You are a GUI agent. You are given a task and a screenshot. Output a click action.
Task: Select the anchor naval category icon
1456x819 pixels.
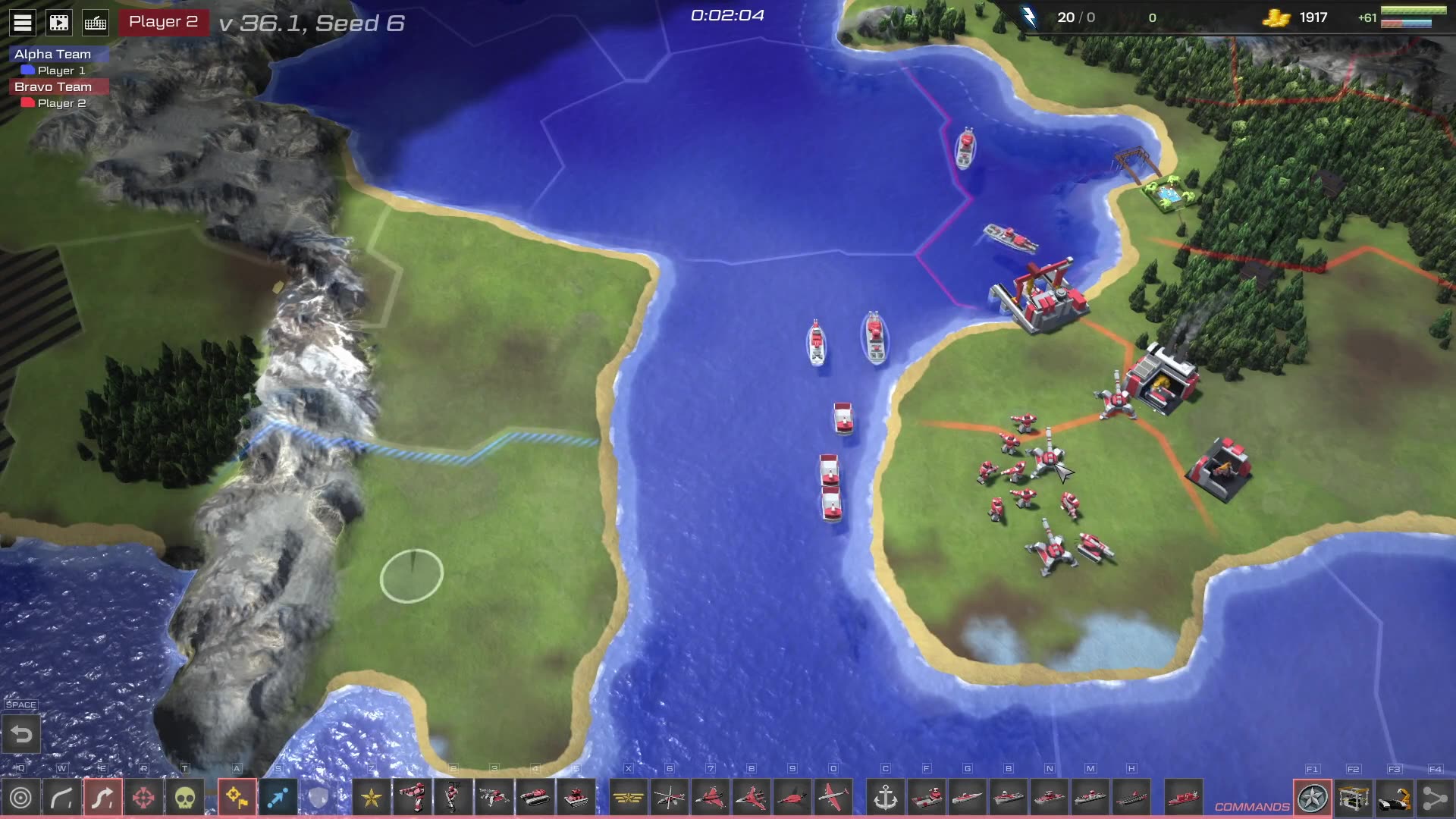[886, 798]
